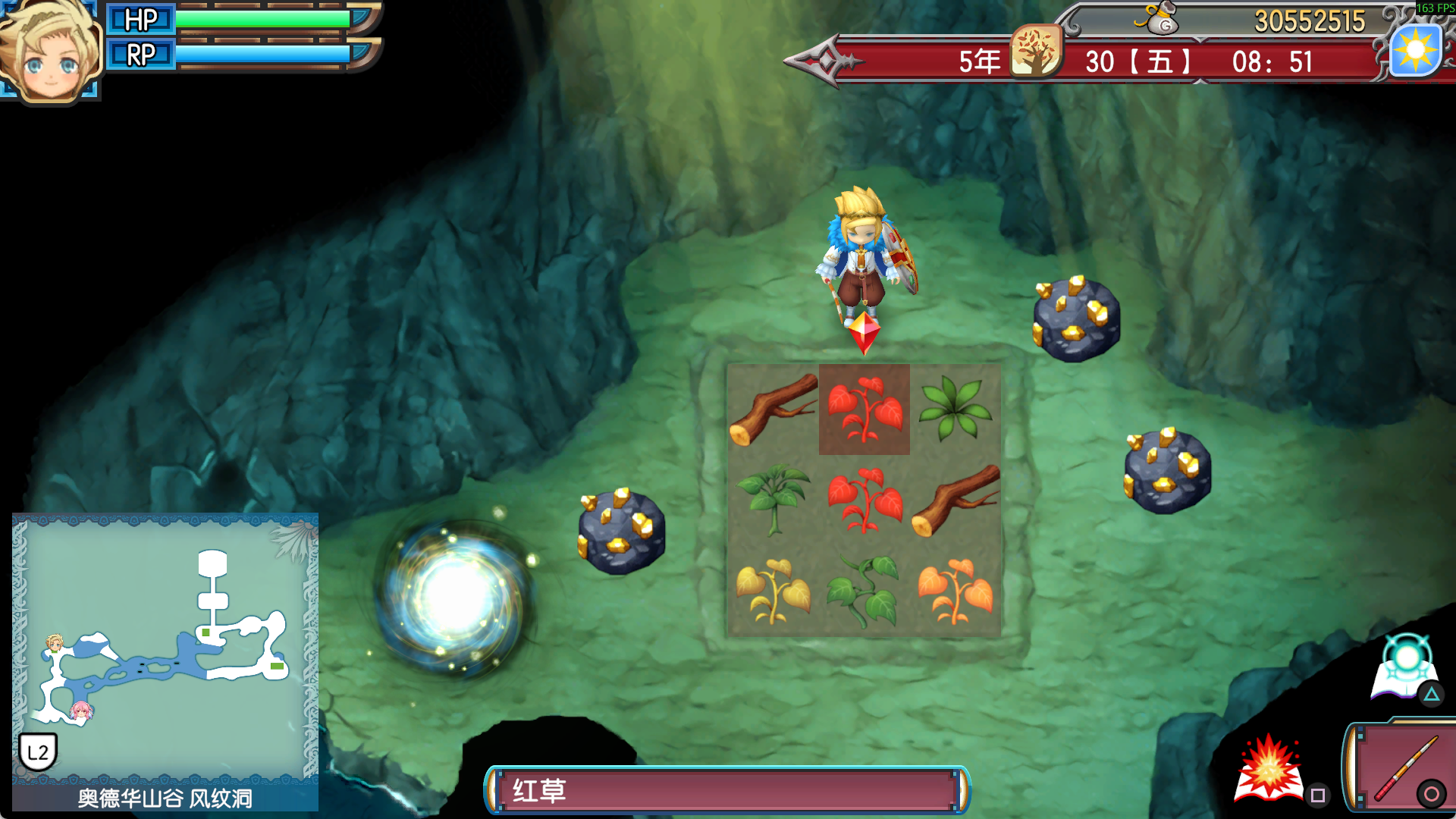Click the sunny weather icon
This screenshot has width=1456, height=819.
pos(1415,51)
